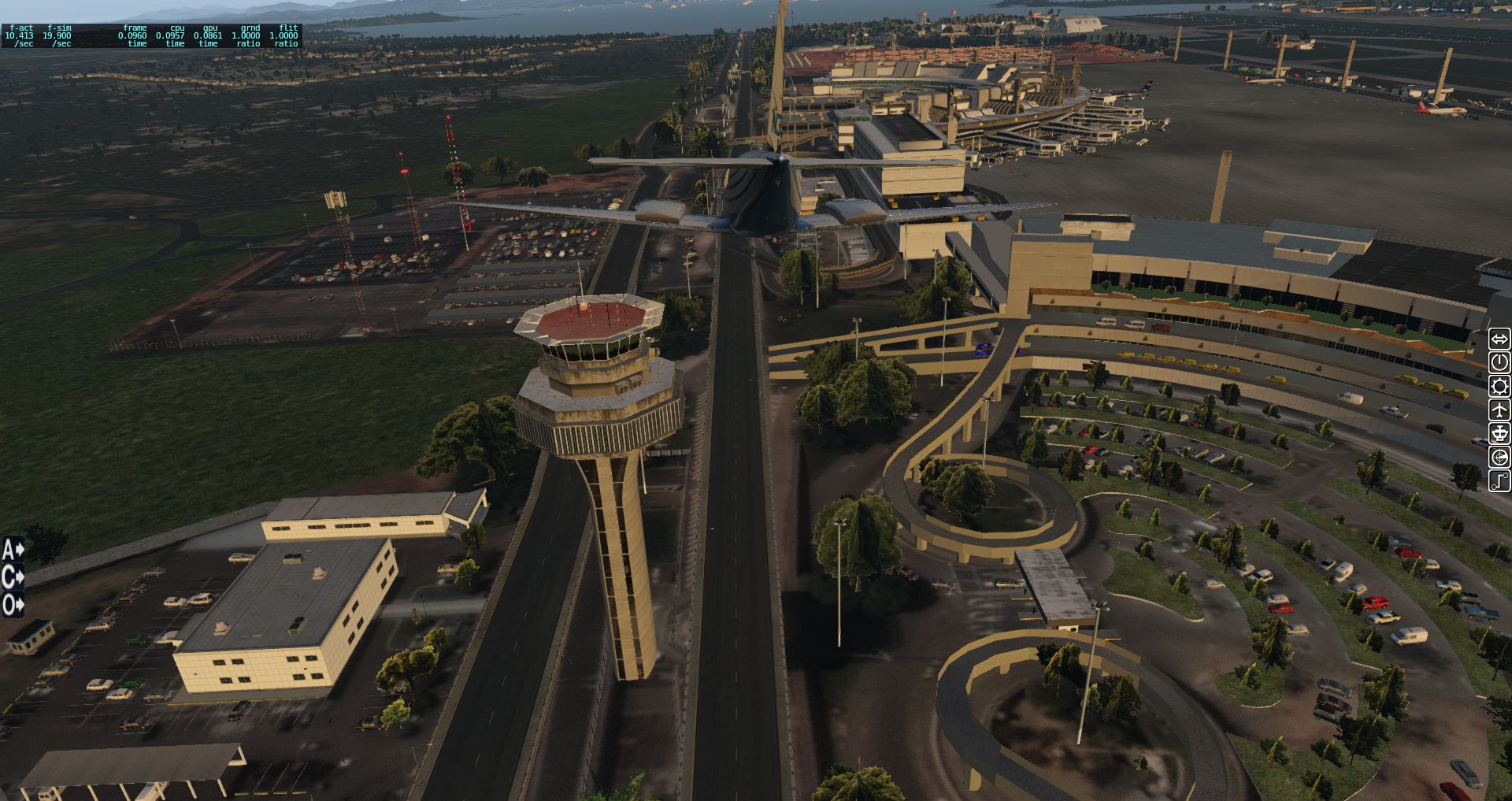
Task: Expand the O arrow panel tab
Action: click(x=13, y=605)
